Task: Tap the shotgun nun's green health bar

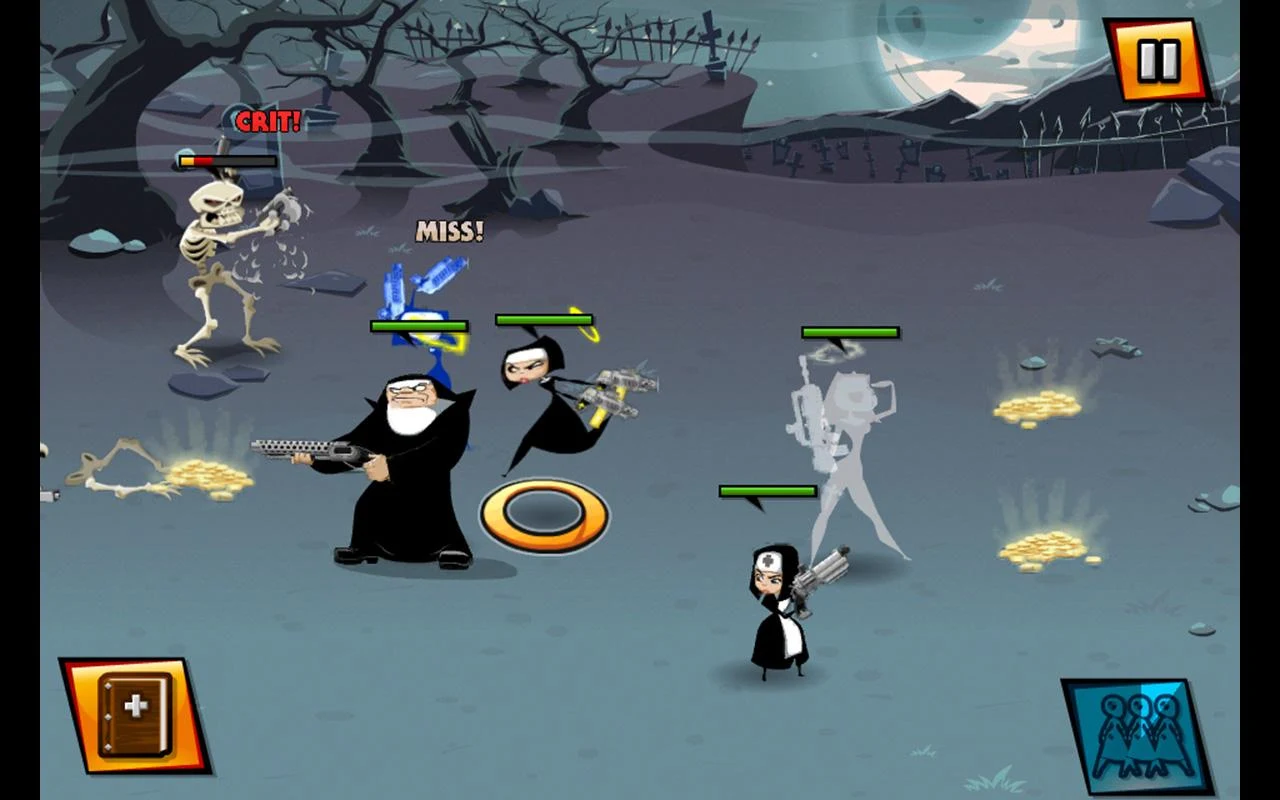Action: coord(416,325)
